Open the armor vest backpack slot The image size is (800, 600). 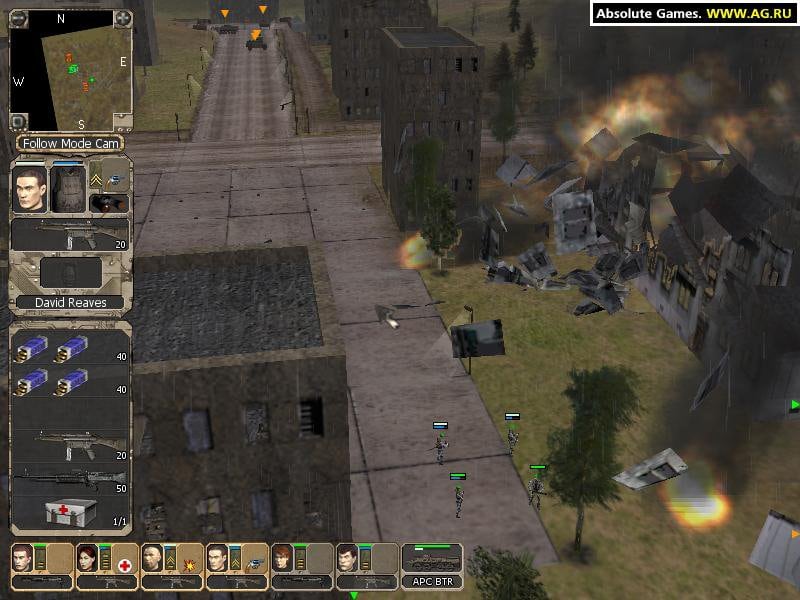coord(68,190)
